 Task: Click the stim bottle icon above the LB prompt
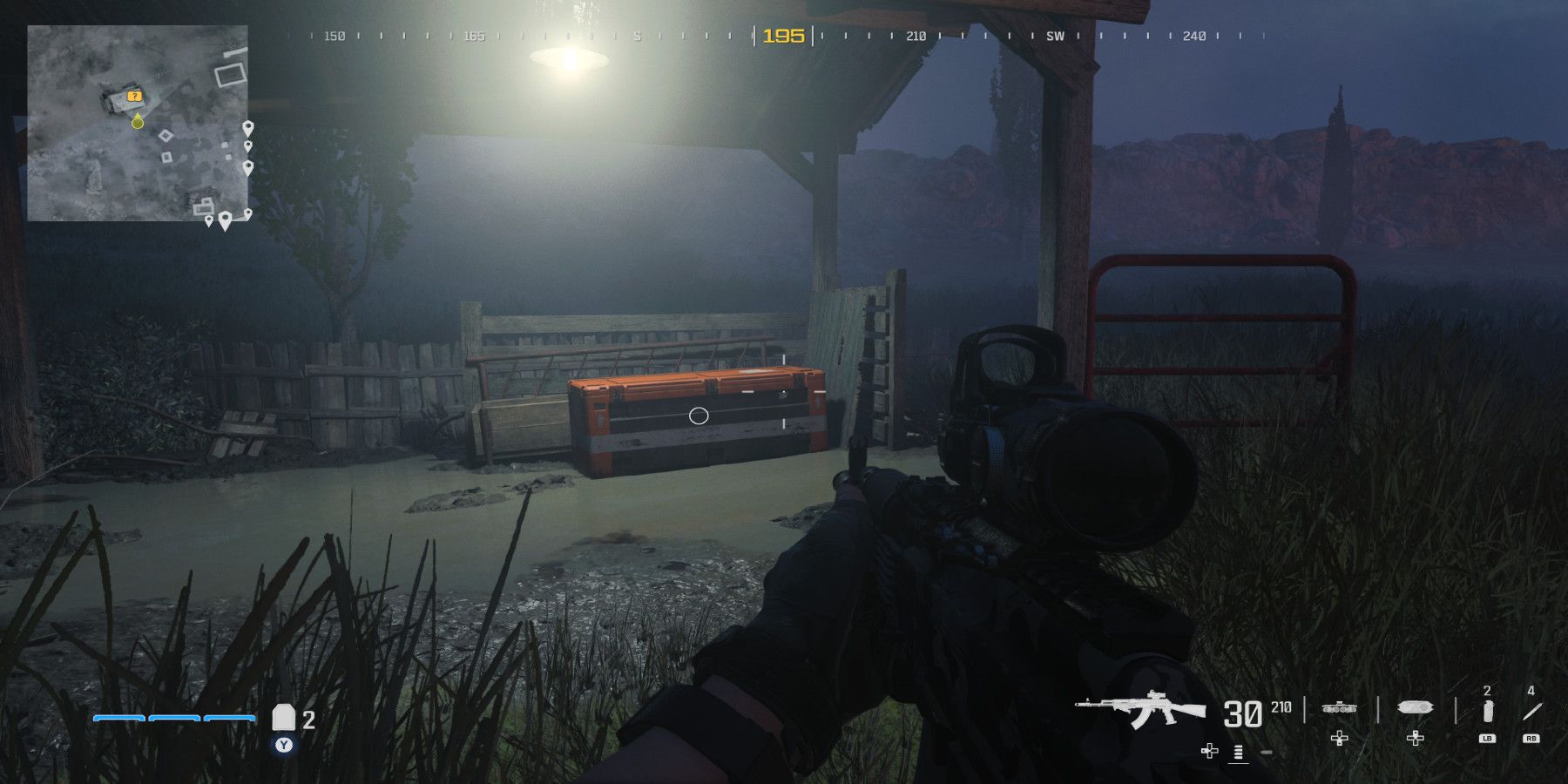[x=1488, y=710]
